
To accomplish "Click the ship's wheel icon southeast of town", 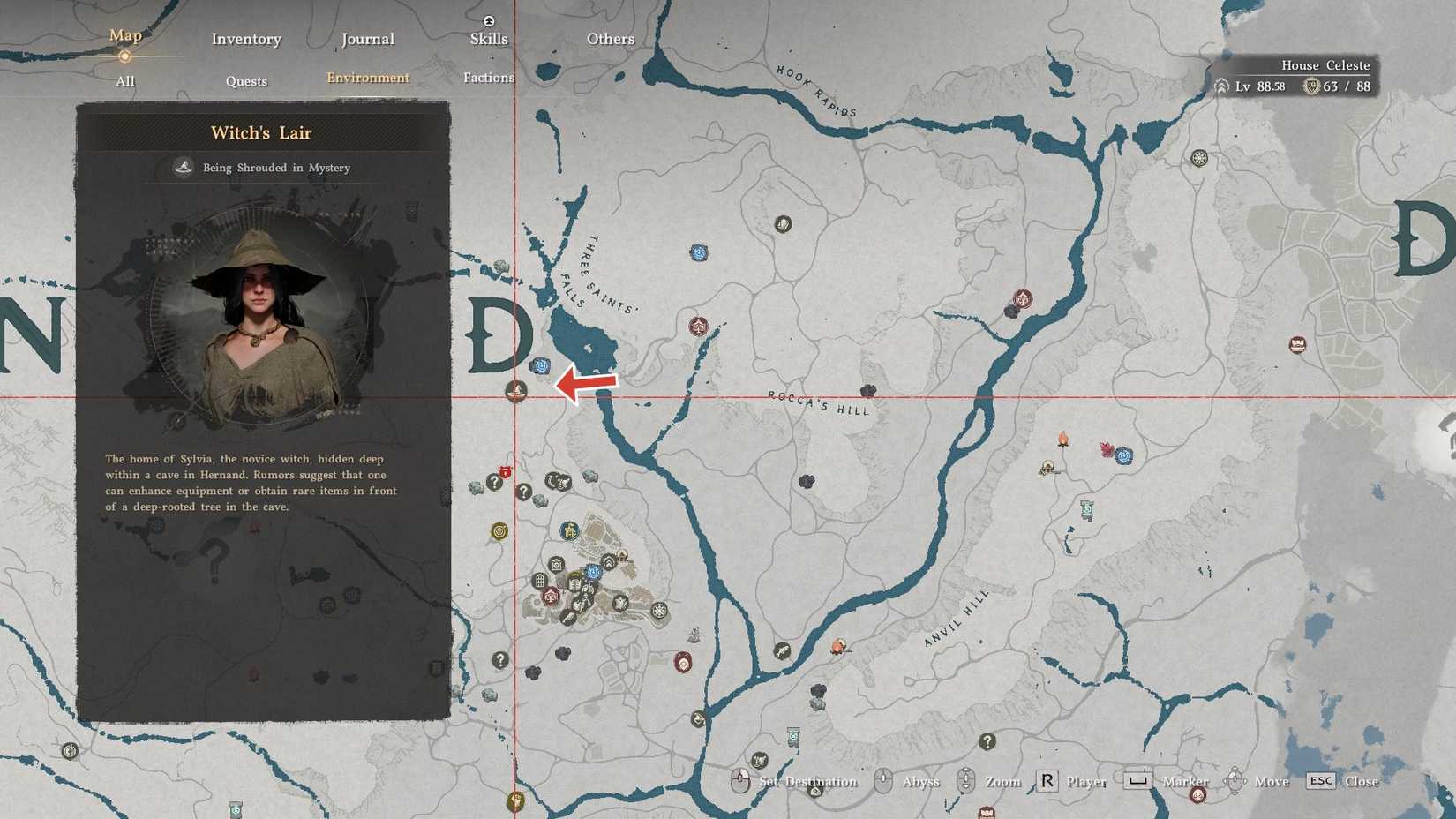I will pos(658,609).
